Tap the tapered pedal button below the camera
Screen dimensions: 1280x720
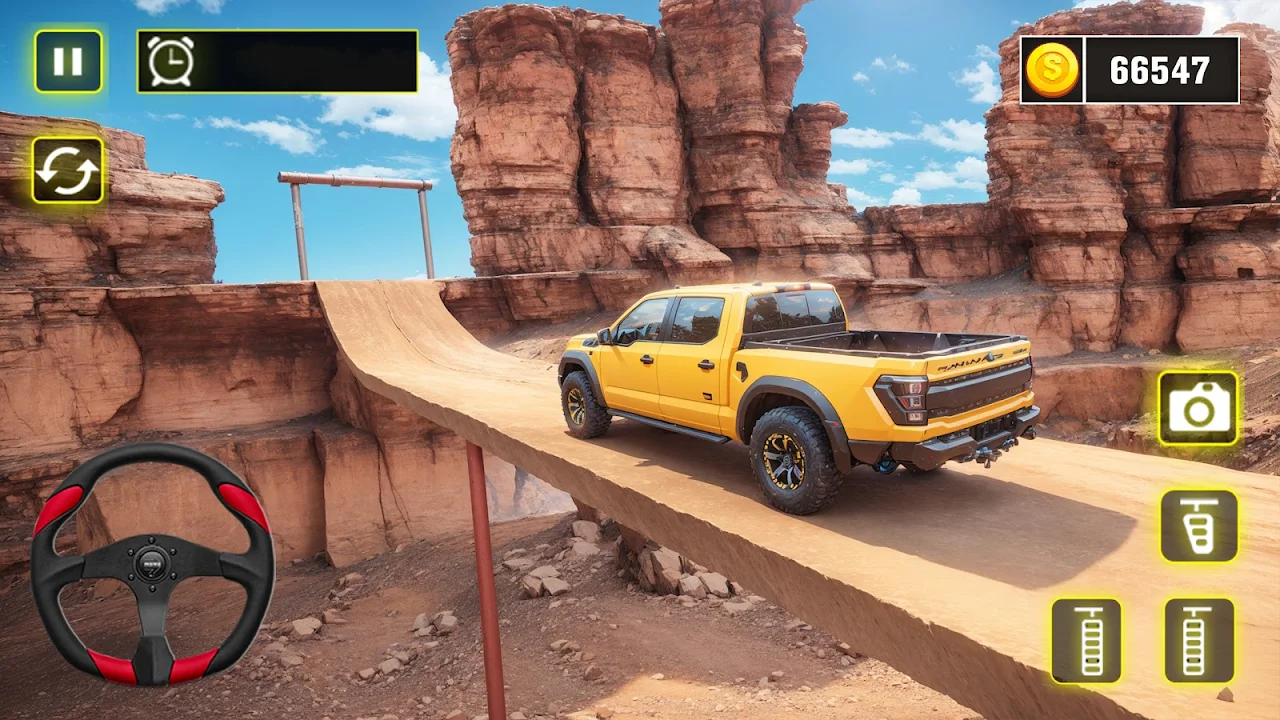pyautogui.click(x=1198, y=526)
